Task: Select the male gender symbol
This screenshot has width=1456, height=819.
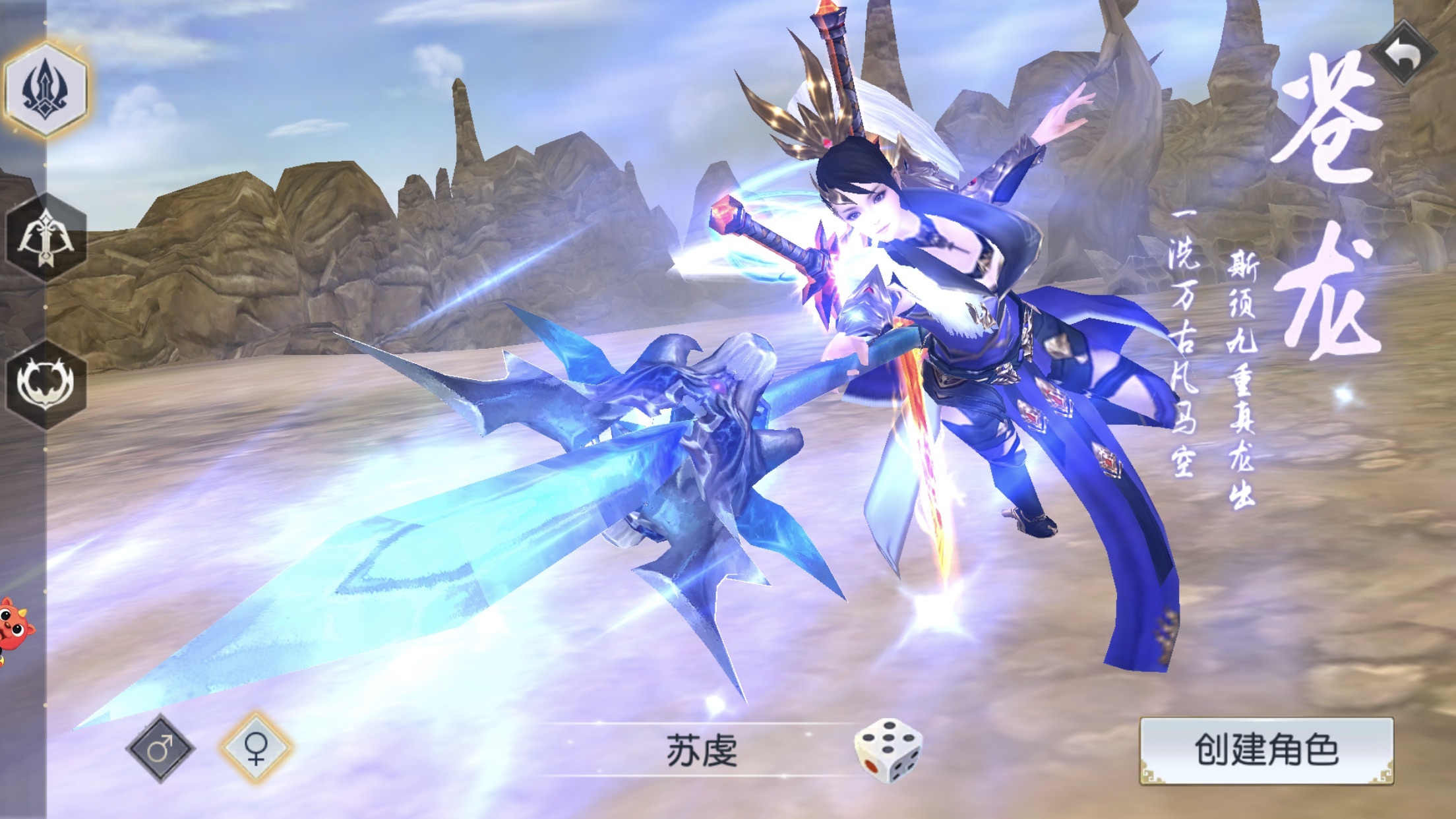Action: pyautogui.click(x=160, y=748)
